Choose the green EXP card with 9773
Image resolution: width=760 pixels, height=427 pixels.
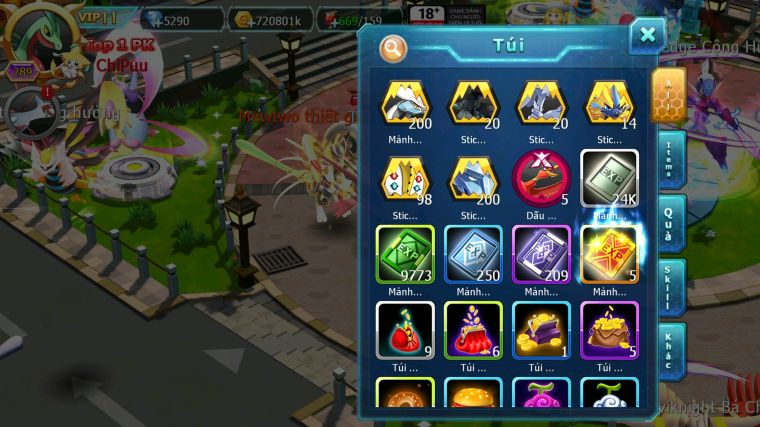click(405, 255)
